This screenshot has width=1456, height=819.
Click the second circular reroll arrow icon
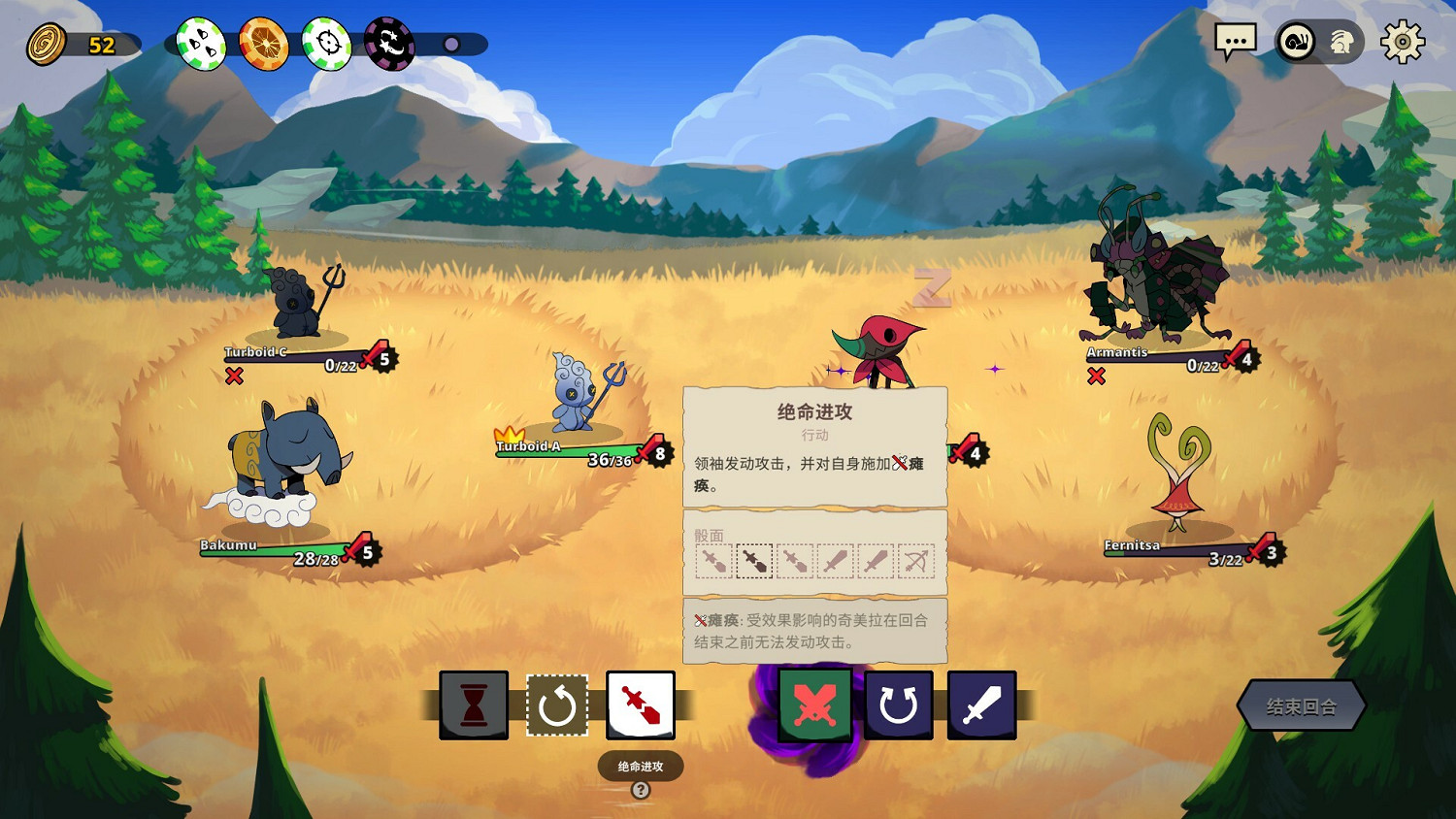[x=899, y=705]
